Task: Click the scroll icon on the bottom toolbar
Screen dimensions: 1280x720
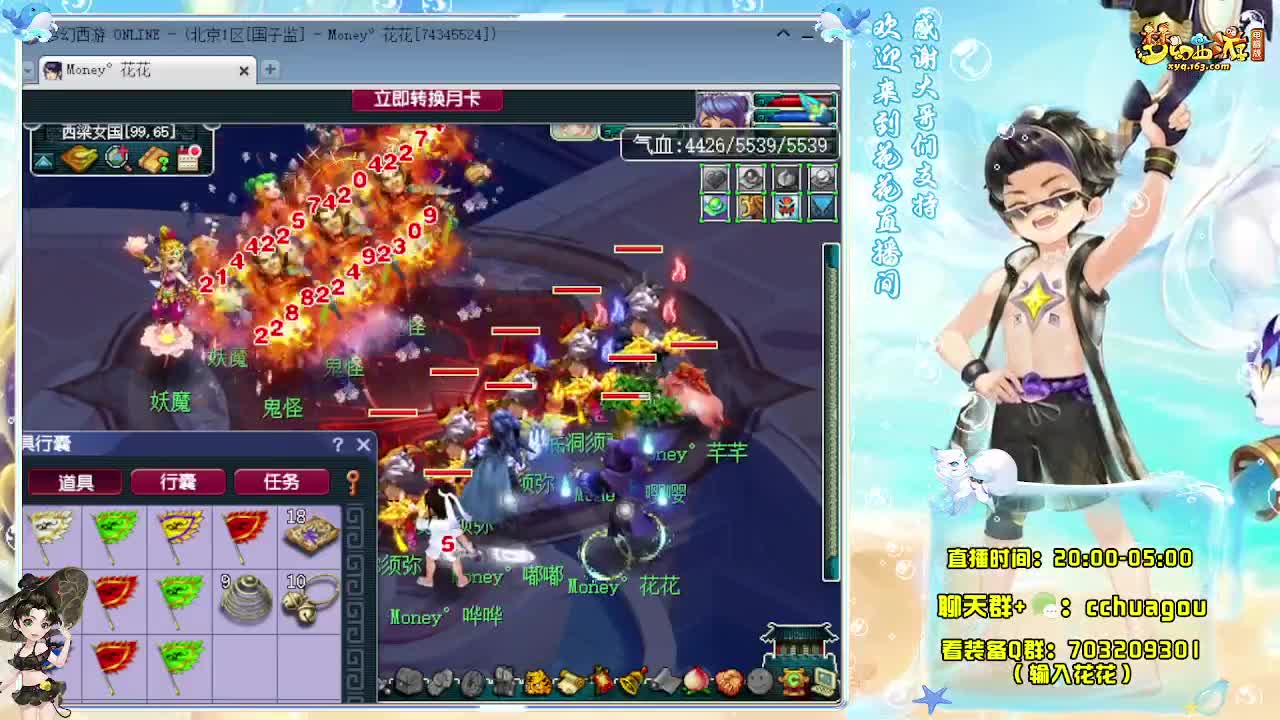Action: 570,680
